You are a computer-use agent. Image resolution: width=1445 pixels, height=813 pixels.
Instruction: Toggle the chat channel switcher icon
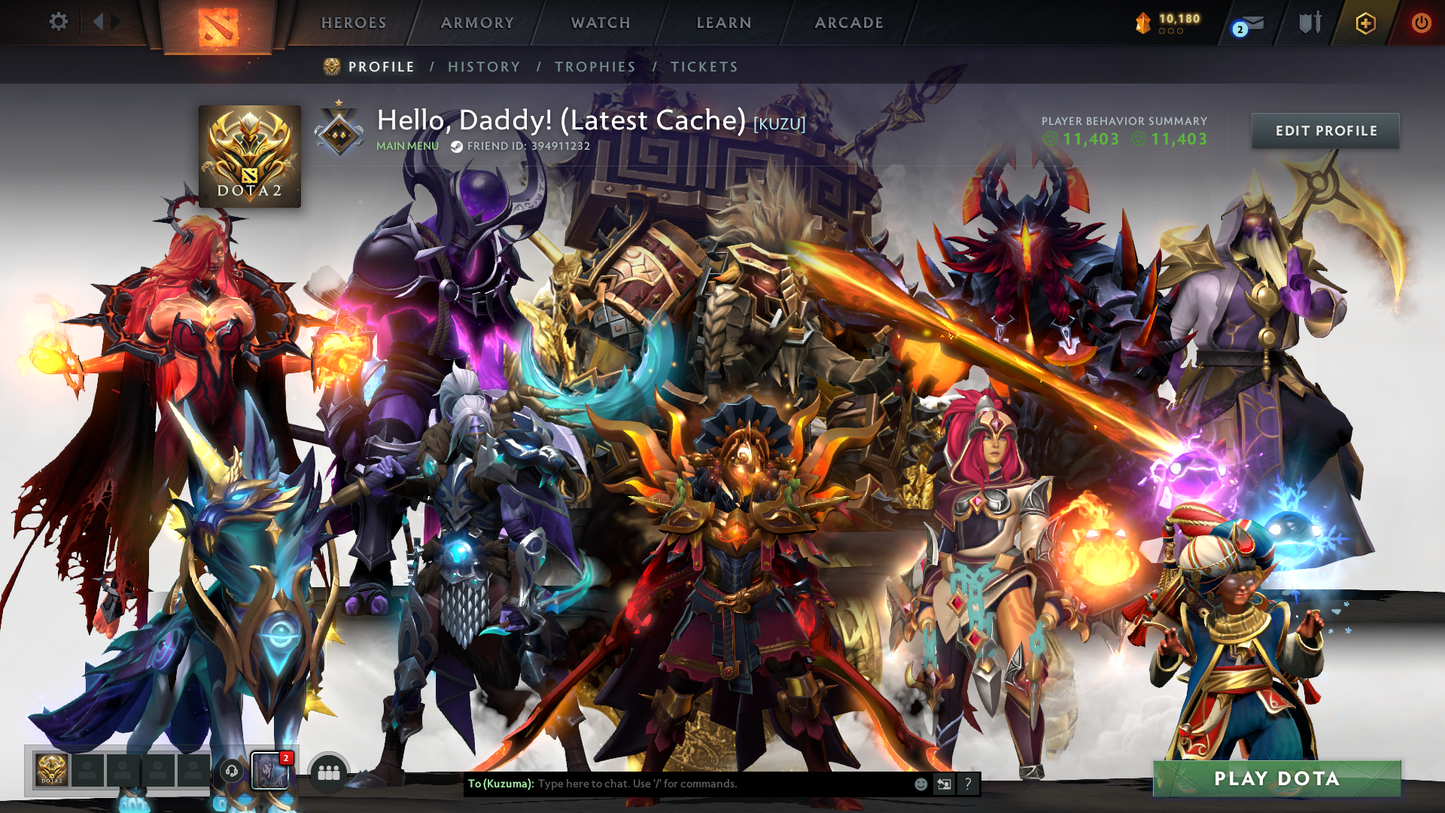[x=941, y=784]
